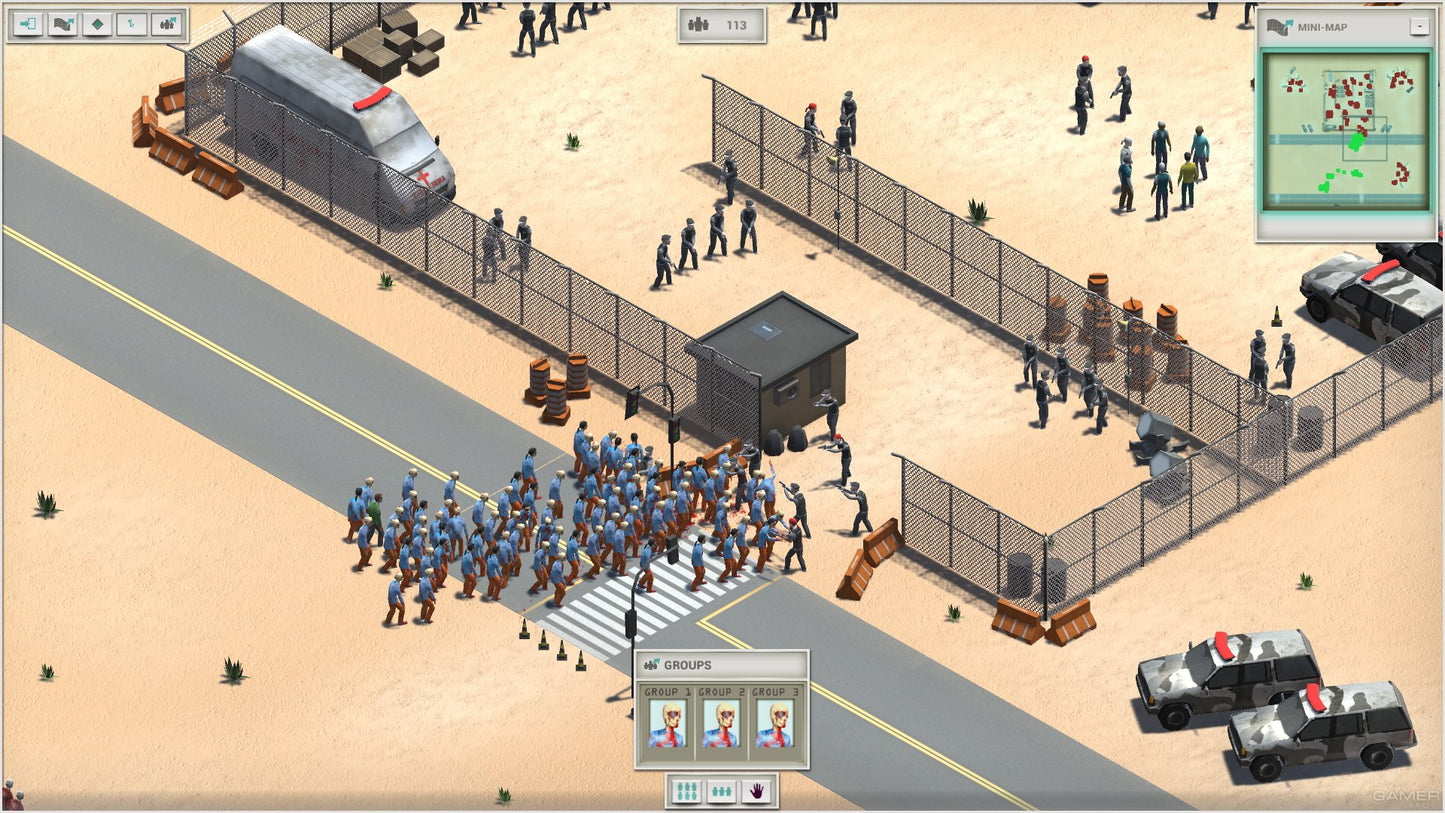Click the population crowd icon beside the 113 counter

698,24
